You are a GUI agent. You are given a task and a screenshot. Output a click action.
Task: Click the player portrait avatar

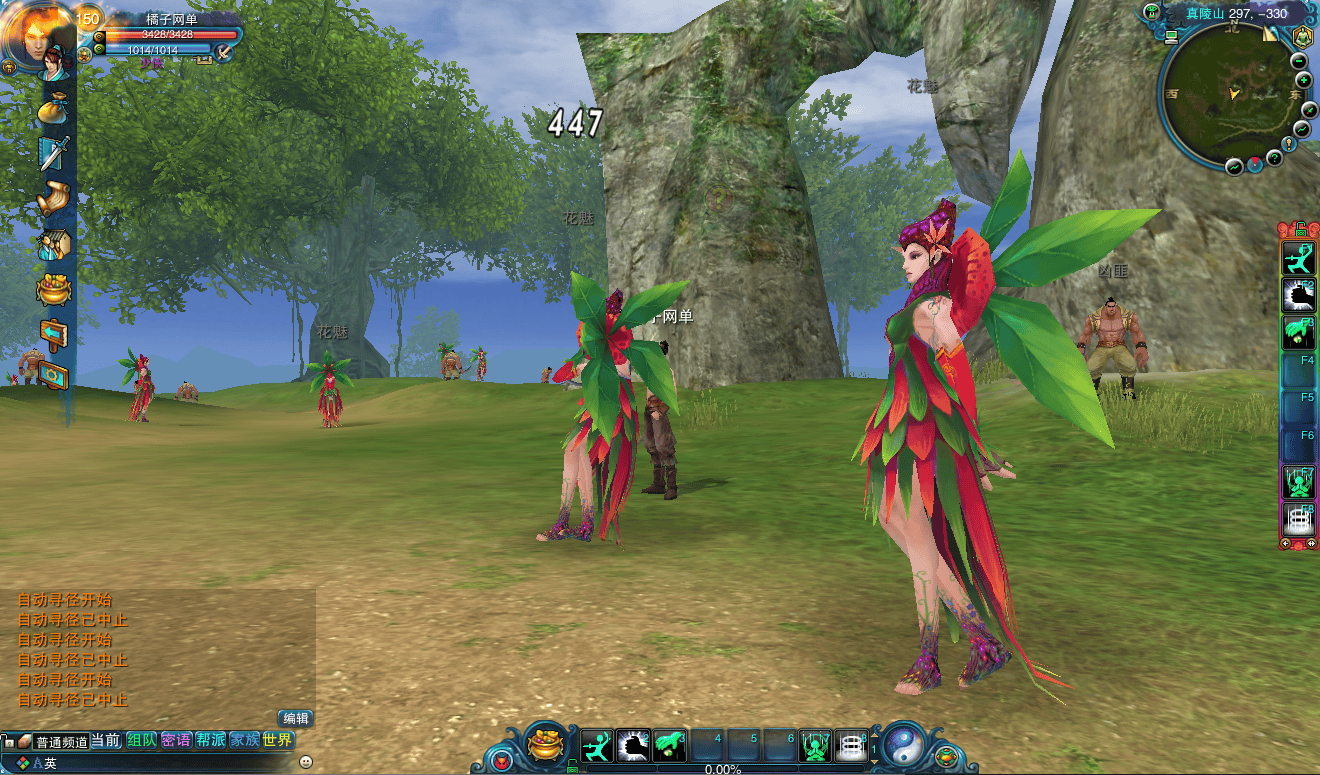(x=36, y=38)
